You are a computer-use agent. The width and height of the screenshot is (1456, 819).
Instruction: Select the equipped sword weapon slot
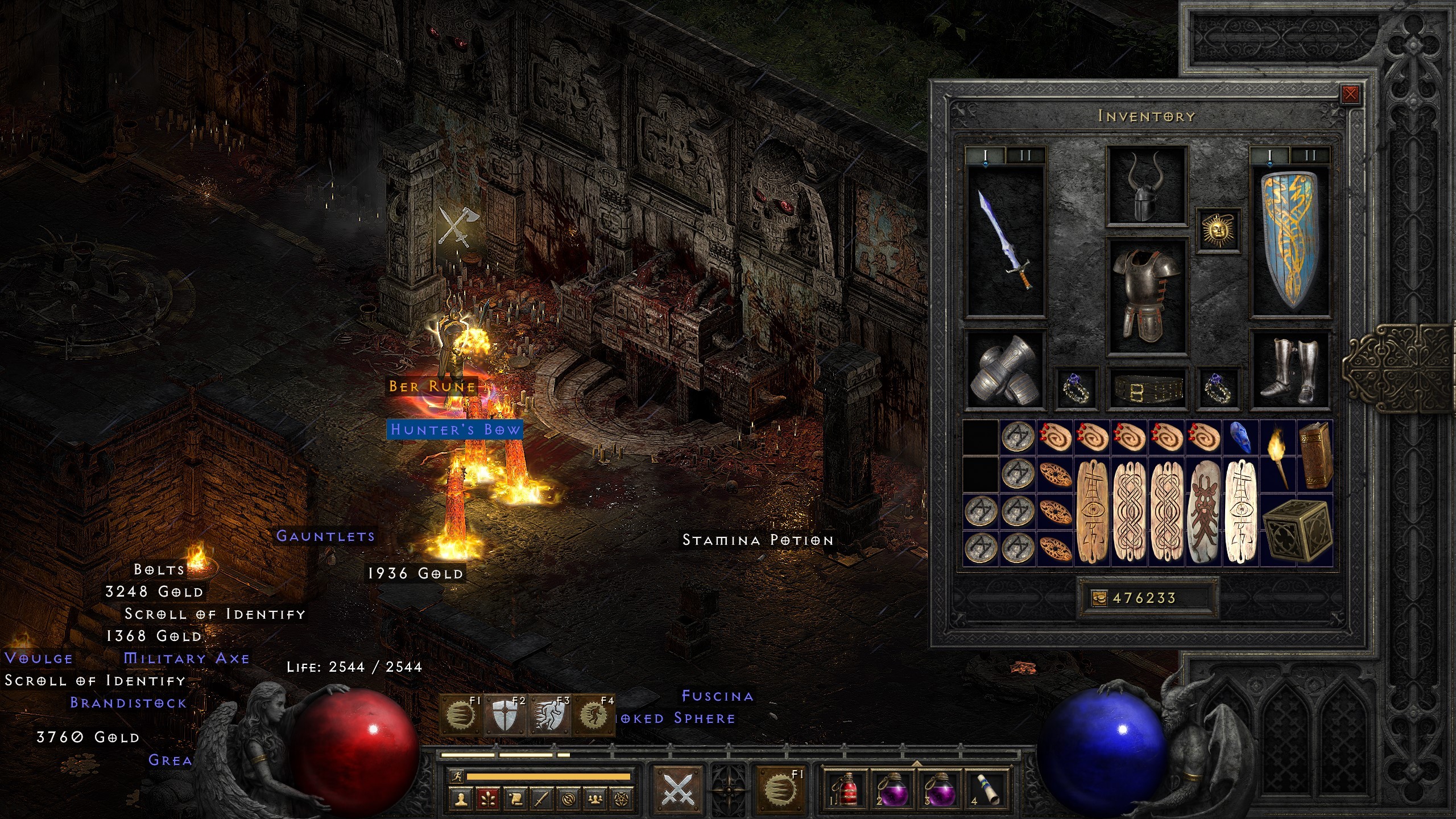click(x=1006, y=240)
